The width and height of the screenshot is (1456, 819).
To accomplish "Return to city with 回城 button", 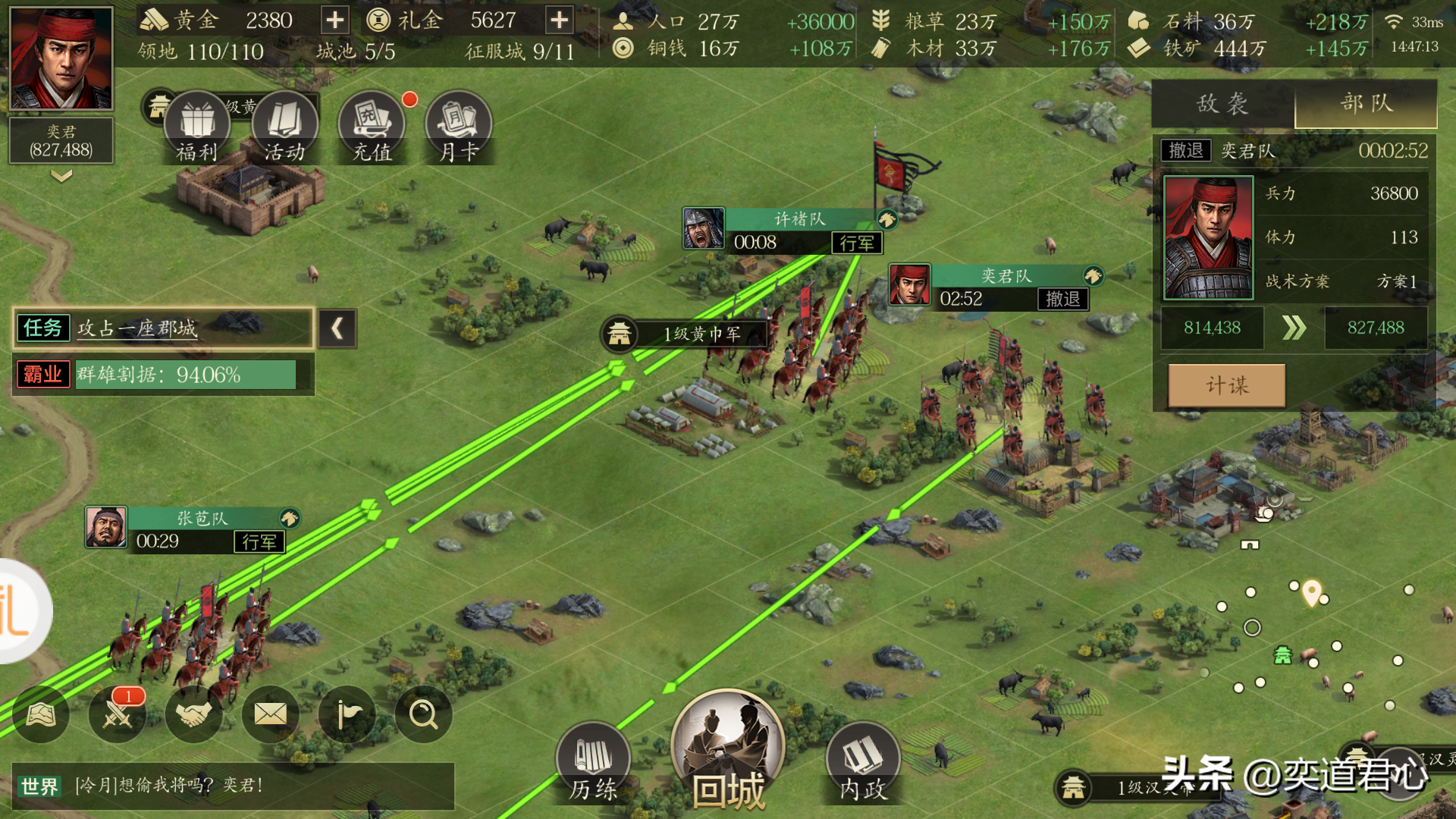I will pyautogui.click(x=727, y=751).
